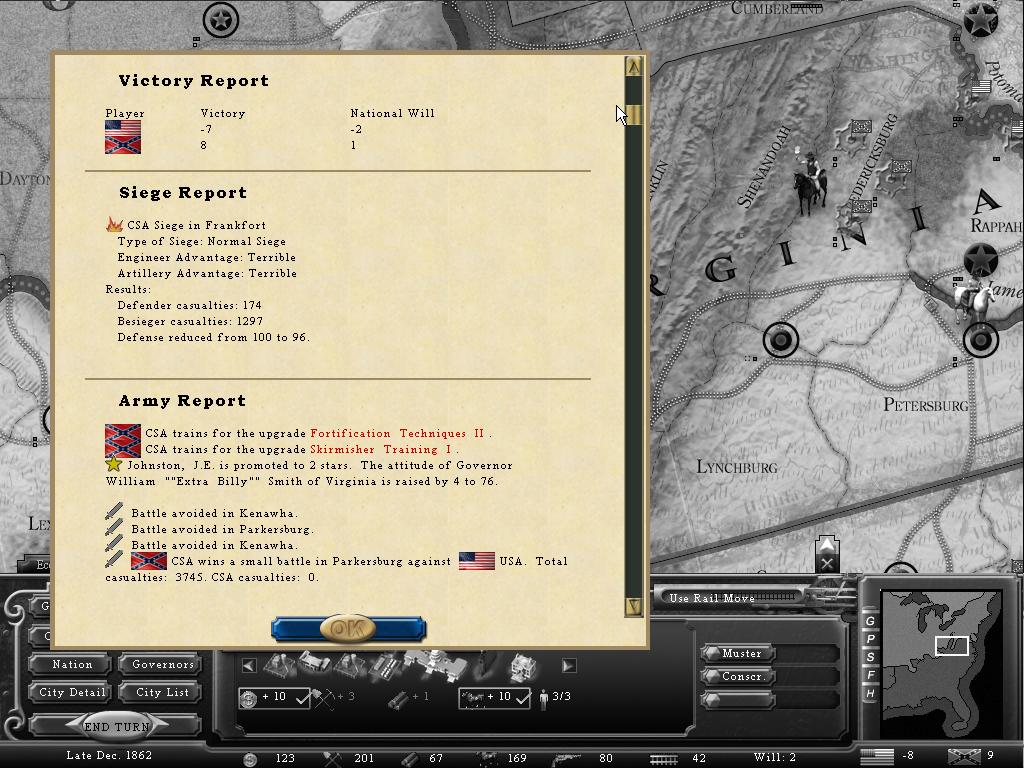Select the G map filter letter

[x=870, y=621]
